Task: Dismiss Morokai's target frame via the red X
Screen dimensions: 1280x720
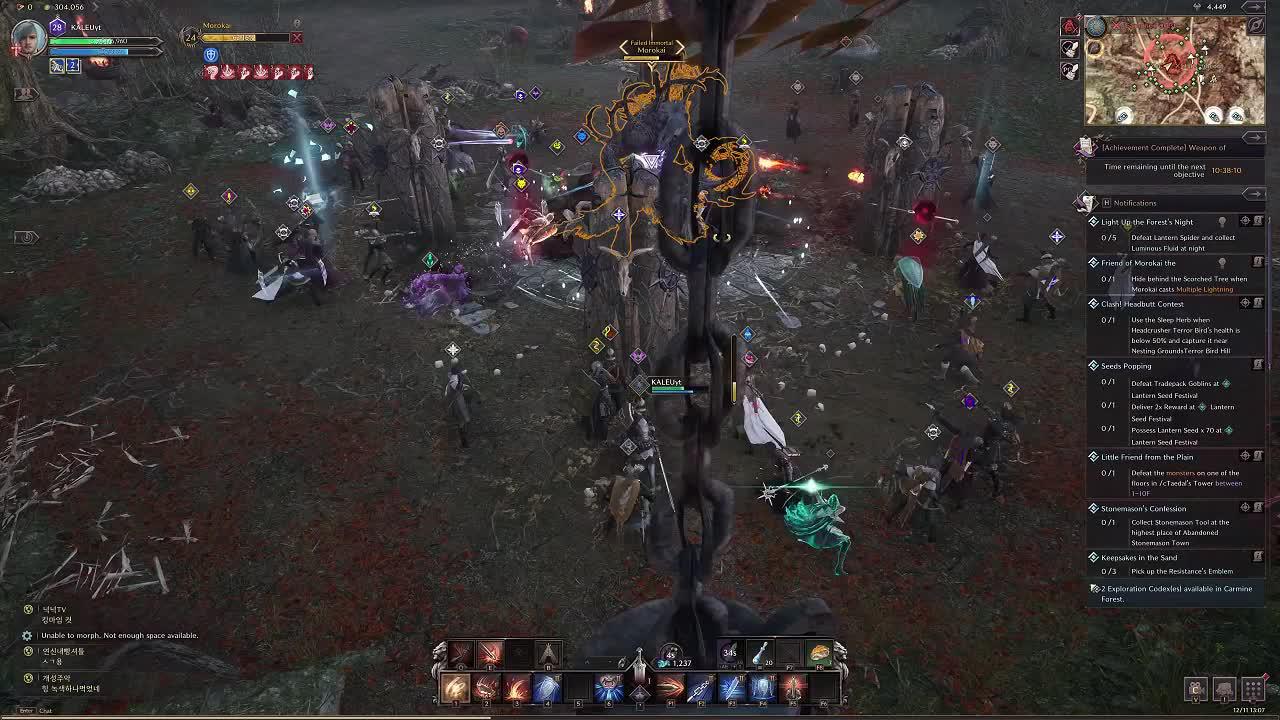Action: [x=297, y=38]
